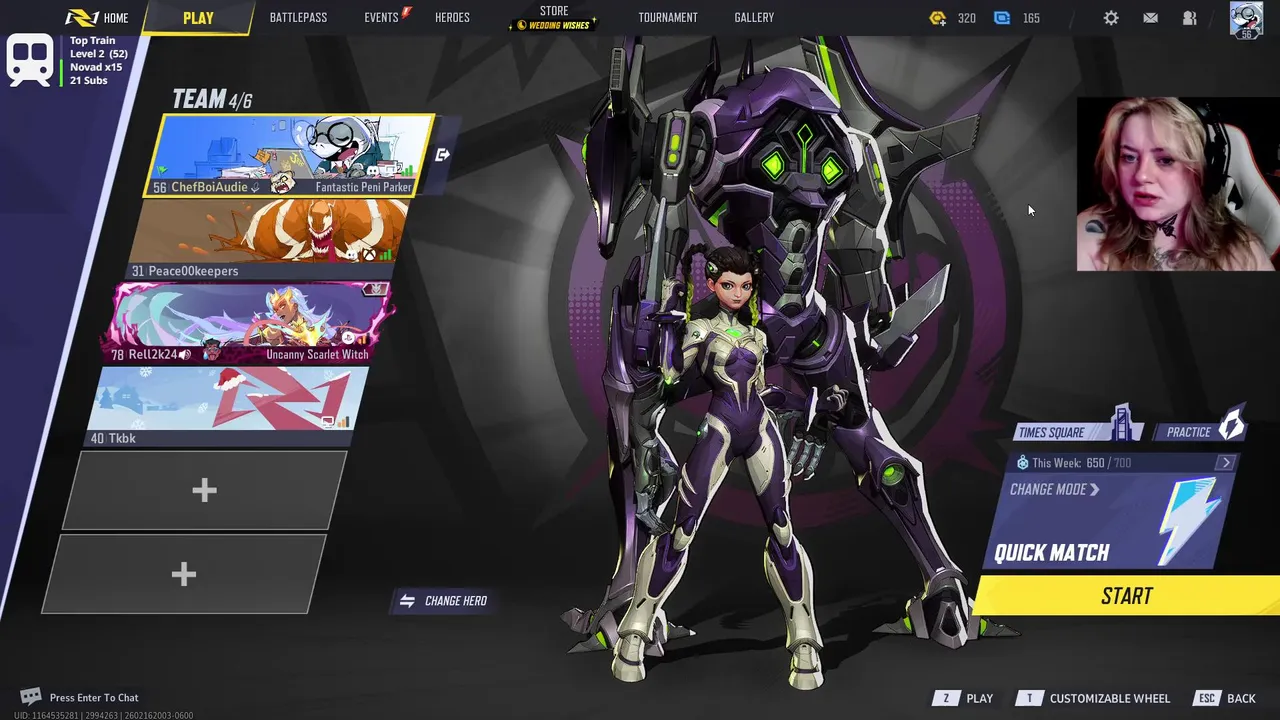Screen dimensions: 1280x720
Task: Select ChefBoiAudie's team card
Action: click(x=290, y=155)
